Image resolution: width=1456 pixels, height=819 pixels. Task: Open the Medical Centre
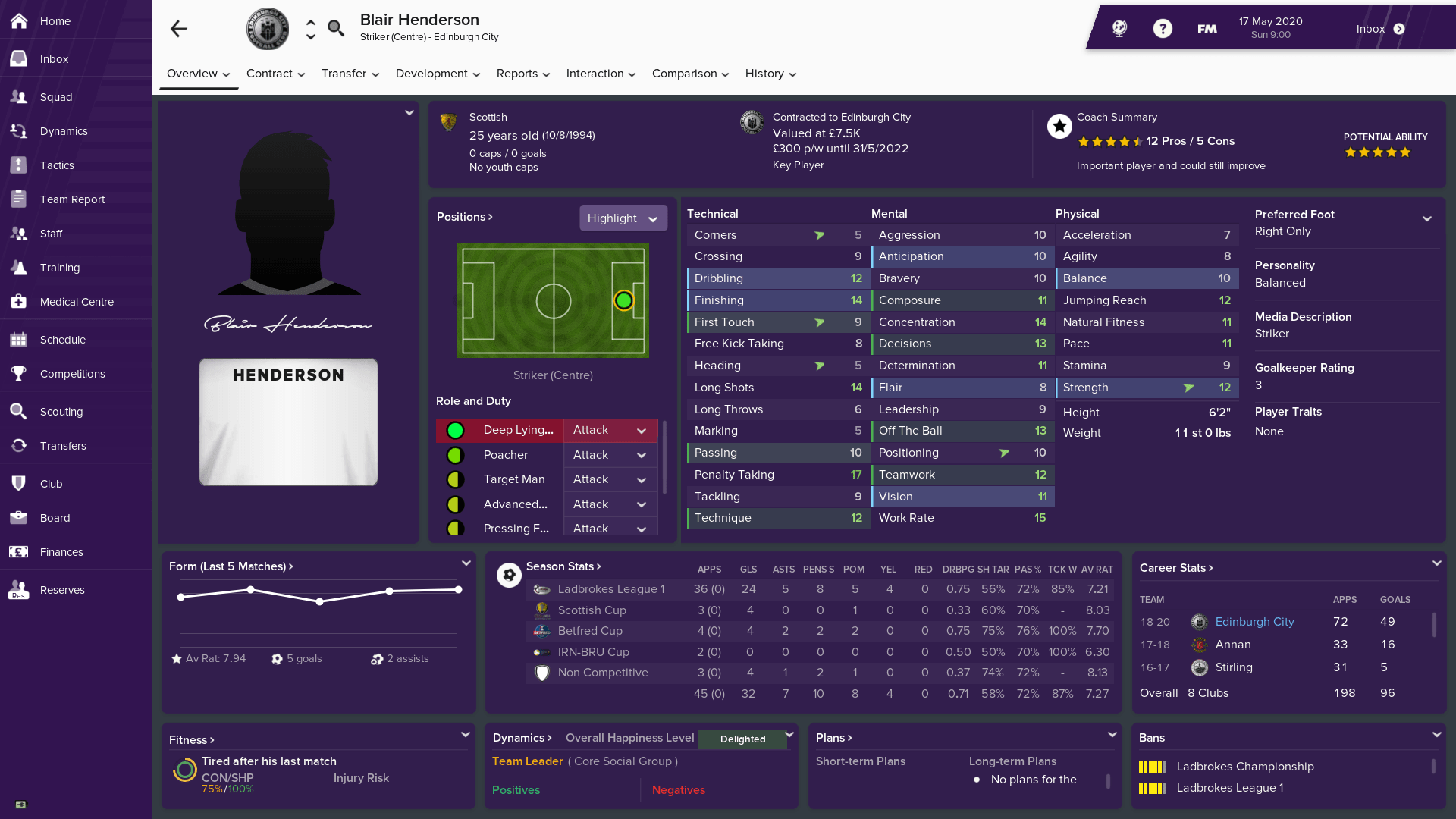pyautogui.click(x=77, y=302)
